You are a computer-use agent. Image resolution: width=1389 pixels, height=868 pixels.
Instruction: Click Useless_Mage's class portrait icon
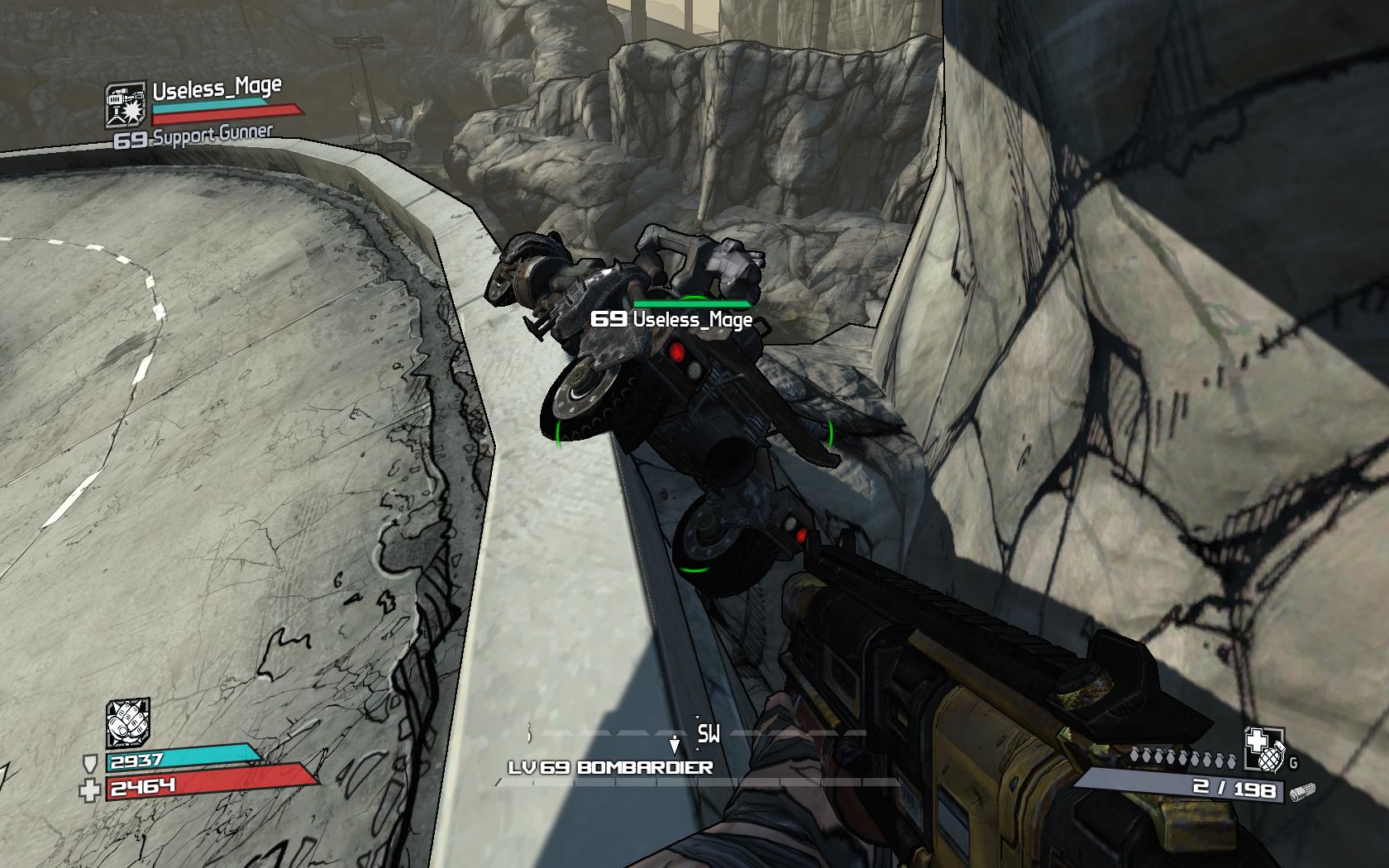pos(126,106)
